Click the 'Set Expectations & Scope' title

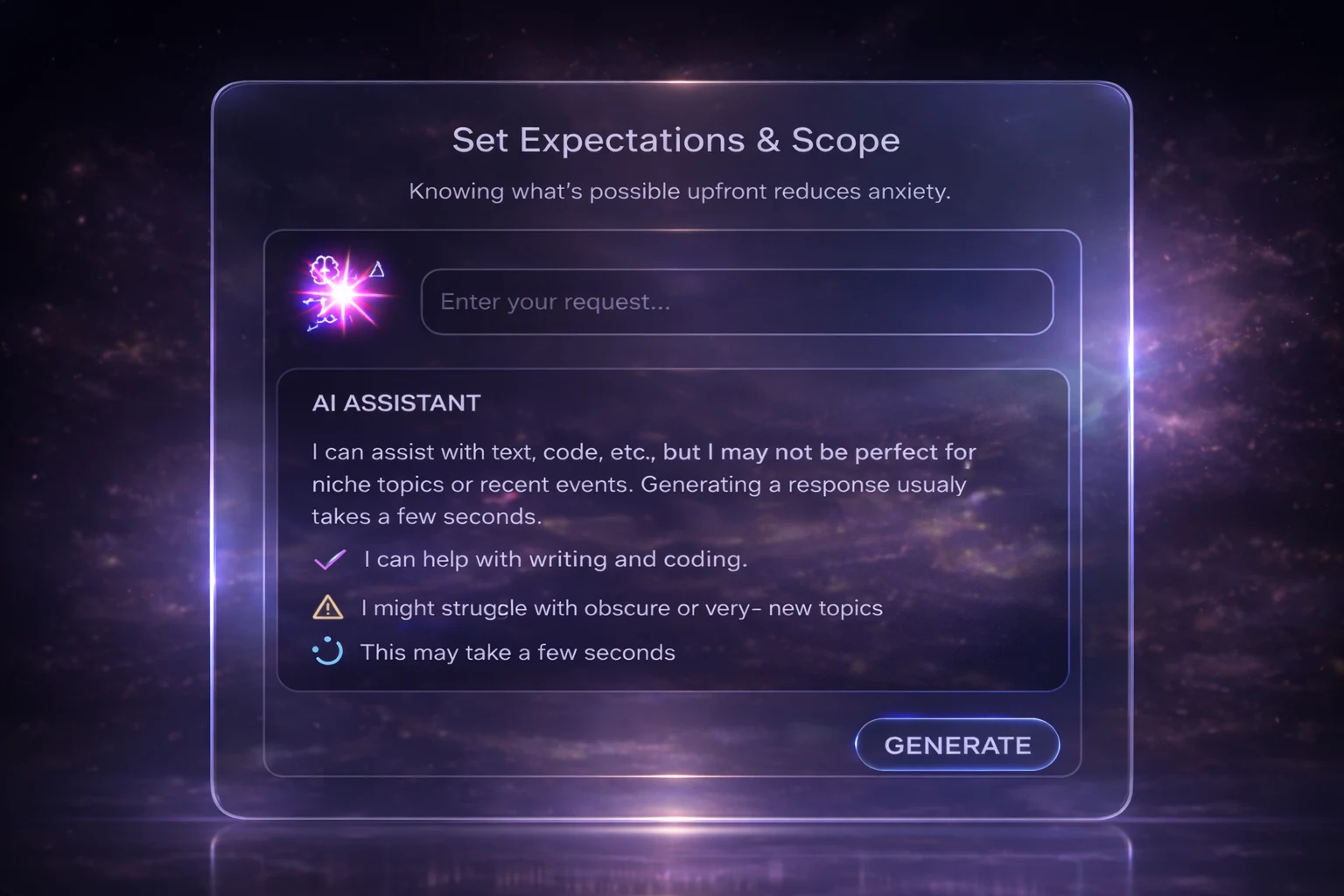(x=676, y=139)
